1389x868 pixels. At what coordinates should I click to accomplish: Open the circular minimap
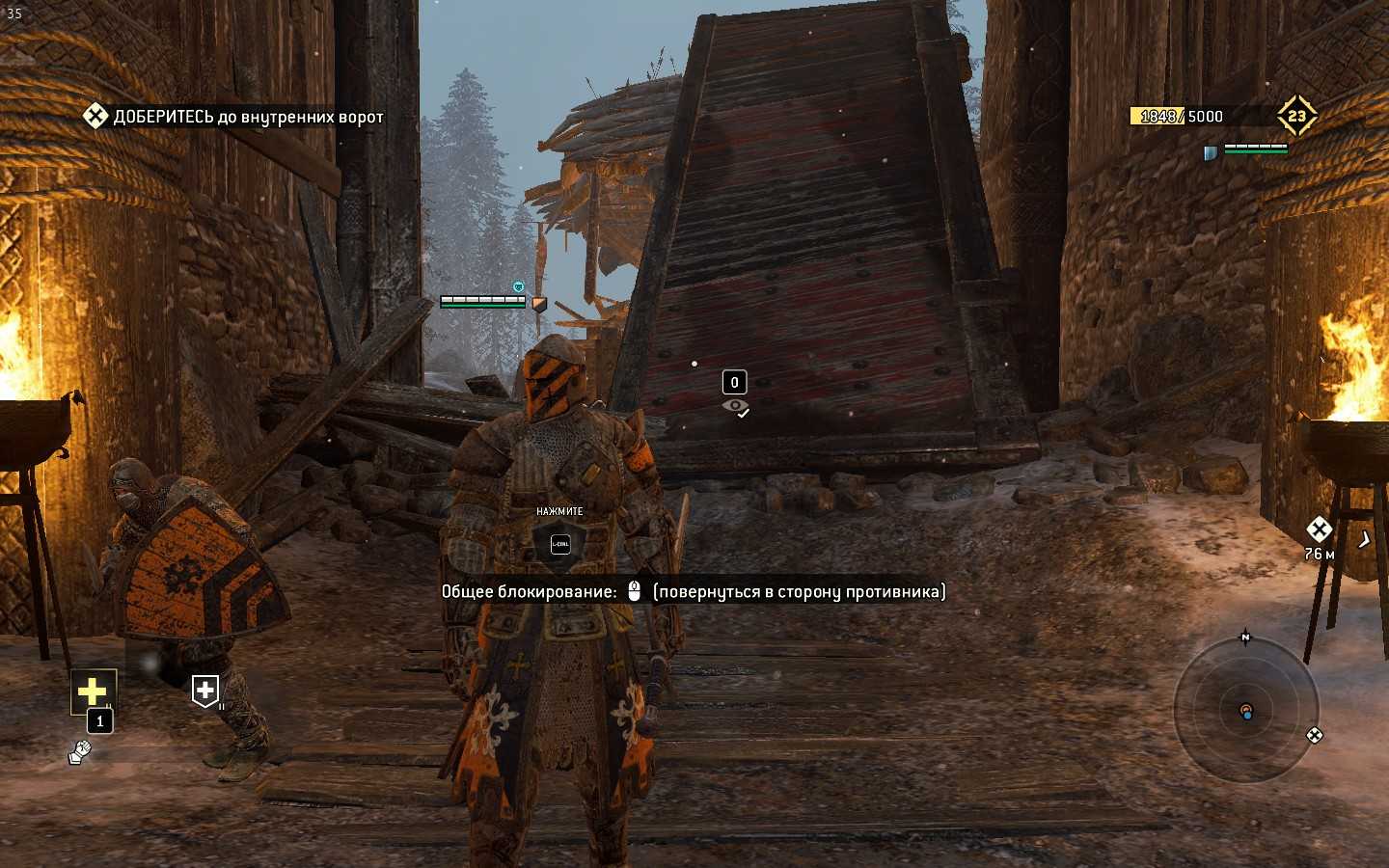(1245, 711)
